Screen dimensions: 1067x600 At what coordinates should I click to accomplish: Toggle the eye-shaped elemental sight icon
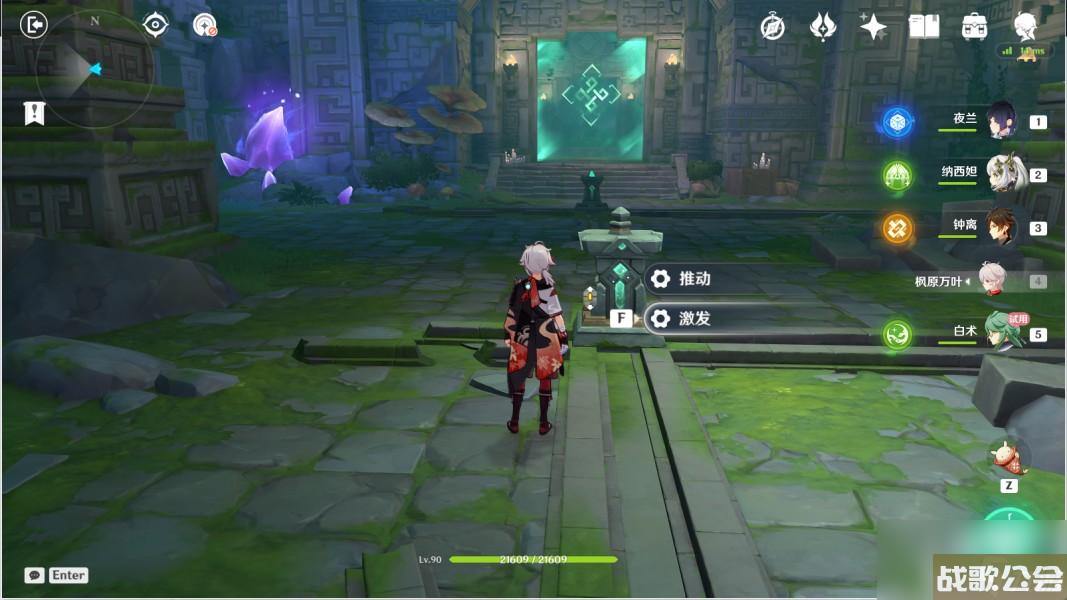point(155,25)
